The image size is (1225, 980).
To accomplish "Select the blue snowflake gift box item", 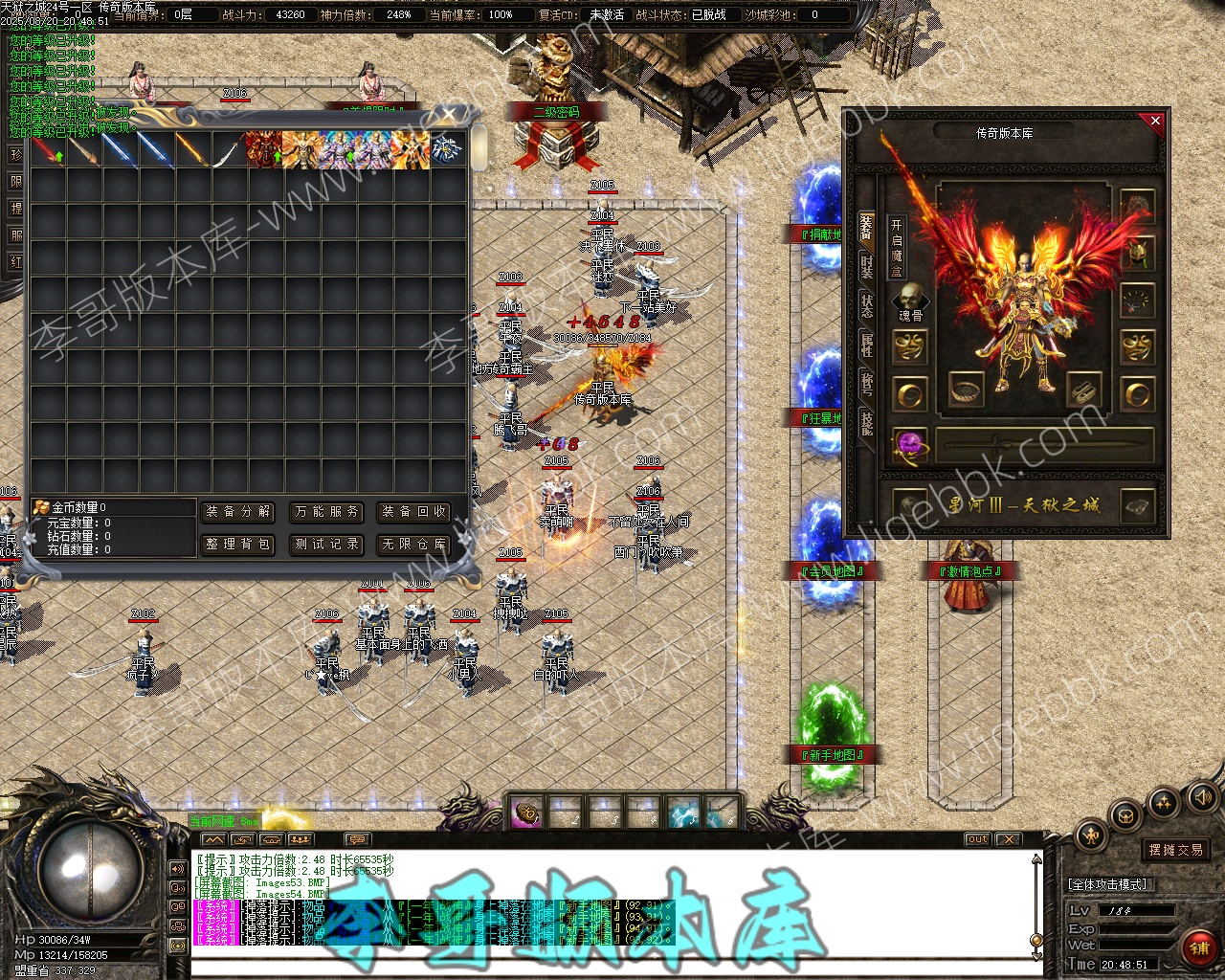I will tap(447, 148).
